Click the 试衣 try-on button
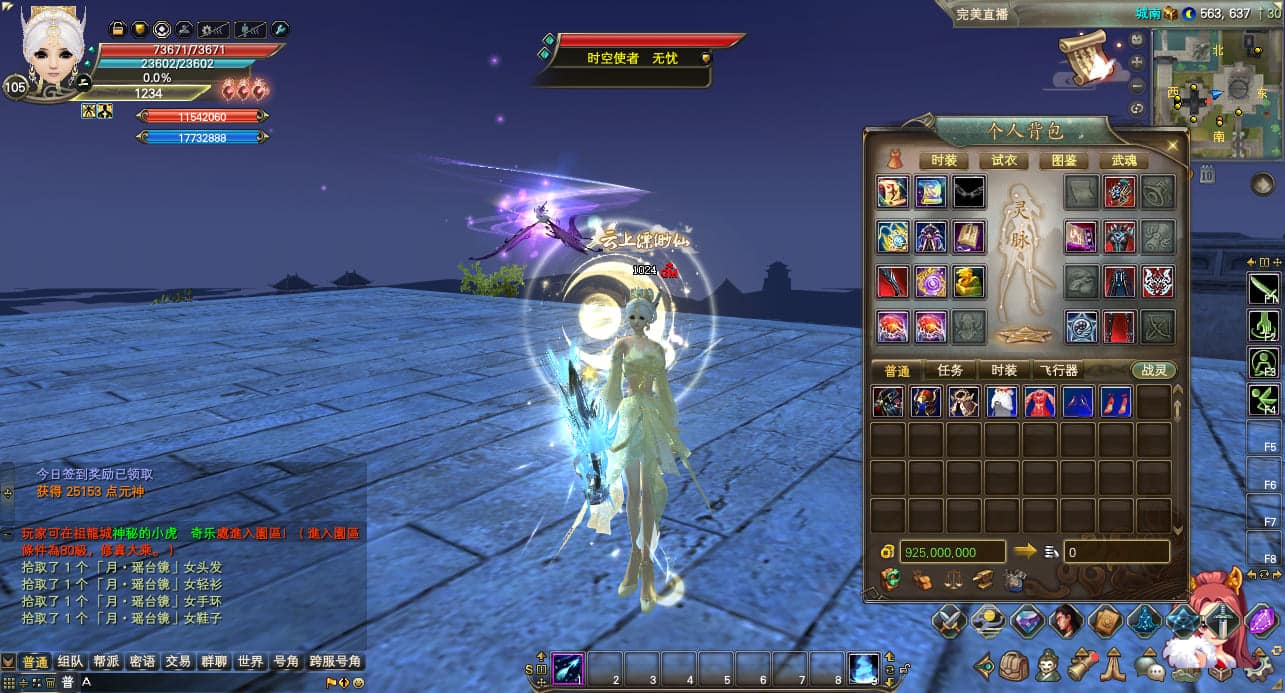 (x=1003, y=160)
